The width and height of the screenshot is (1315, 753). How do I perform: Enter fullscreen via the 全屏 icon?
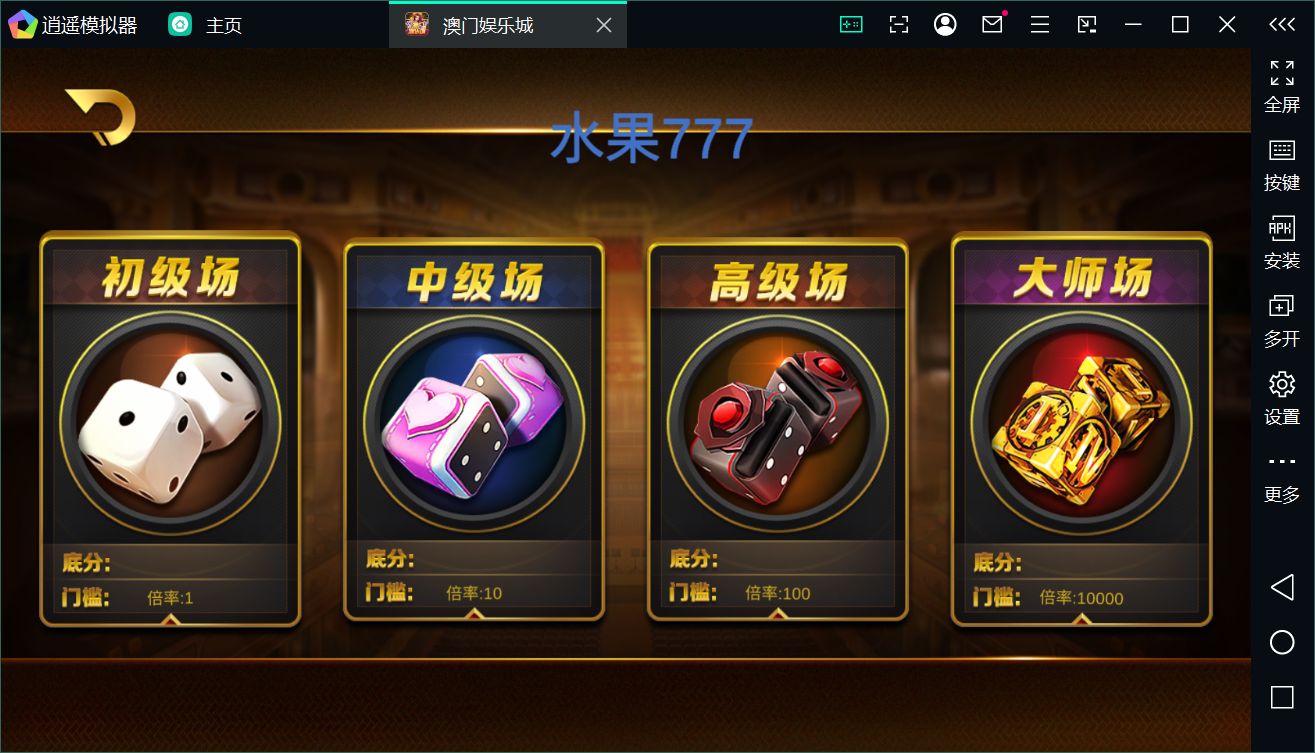tap(1281, 85)
